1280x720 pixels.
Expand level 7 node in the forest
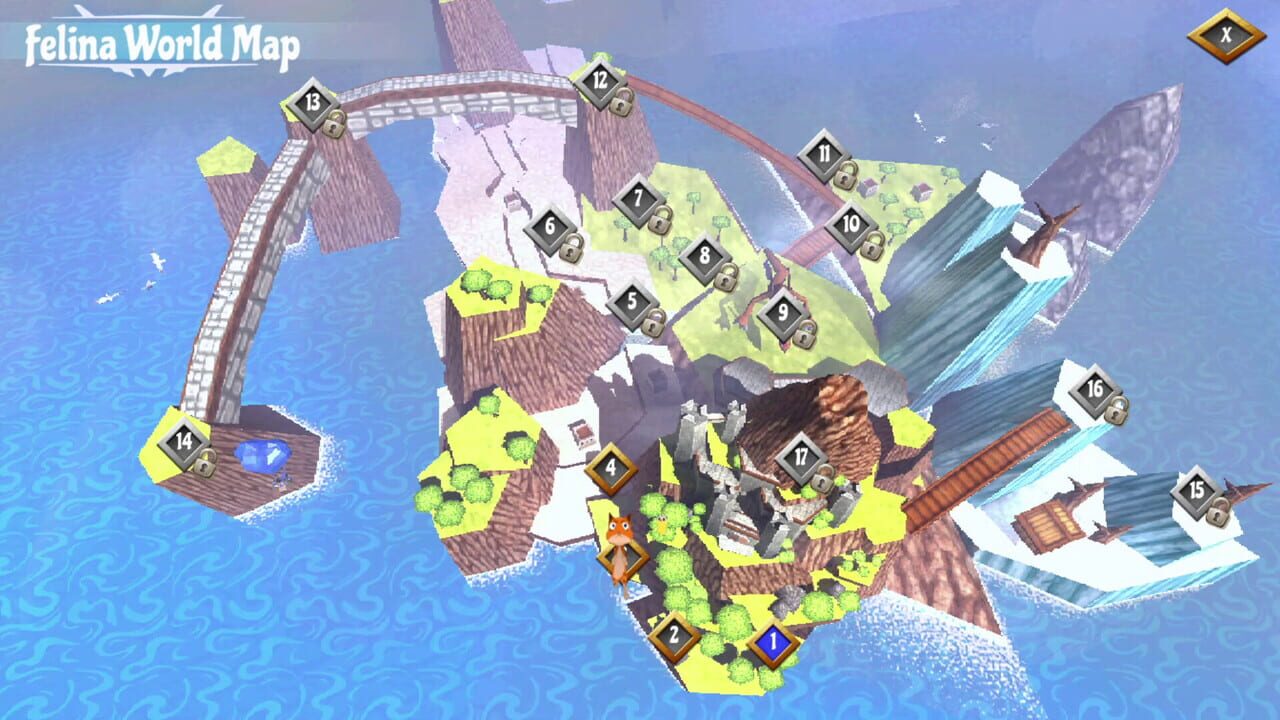(639, 199)
